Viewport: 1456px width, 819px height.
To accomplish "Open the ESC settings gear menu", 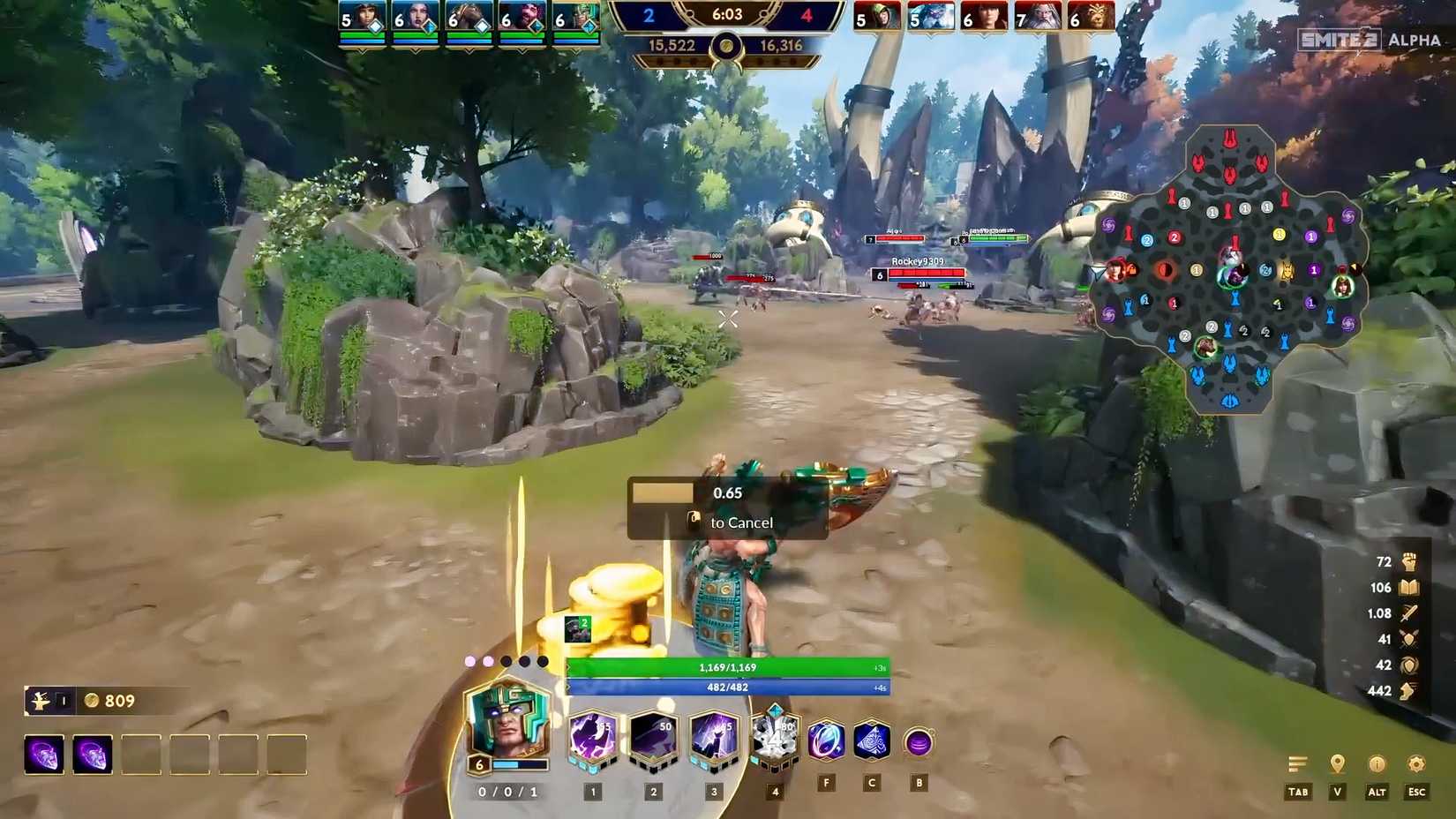I will point(1418,762).
